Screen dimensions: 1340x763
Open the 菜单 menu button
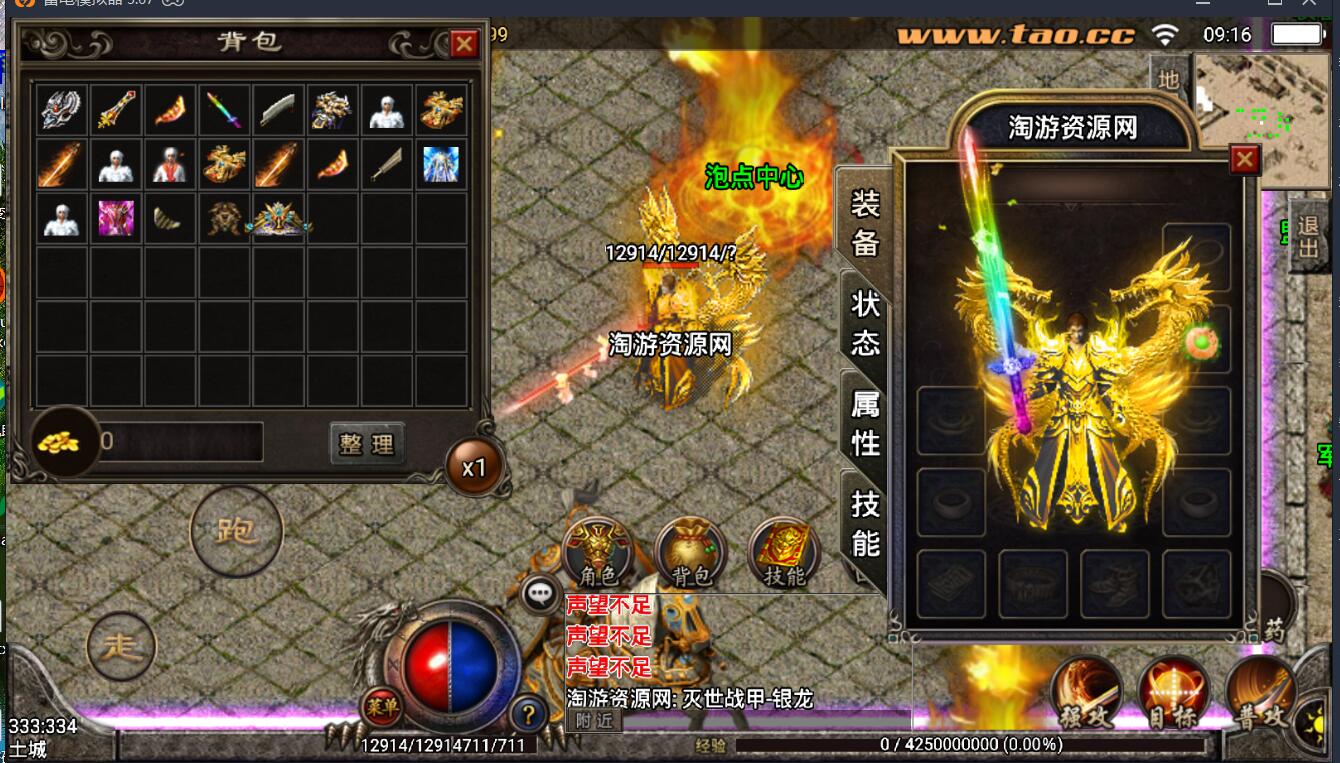[381, 708]
